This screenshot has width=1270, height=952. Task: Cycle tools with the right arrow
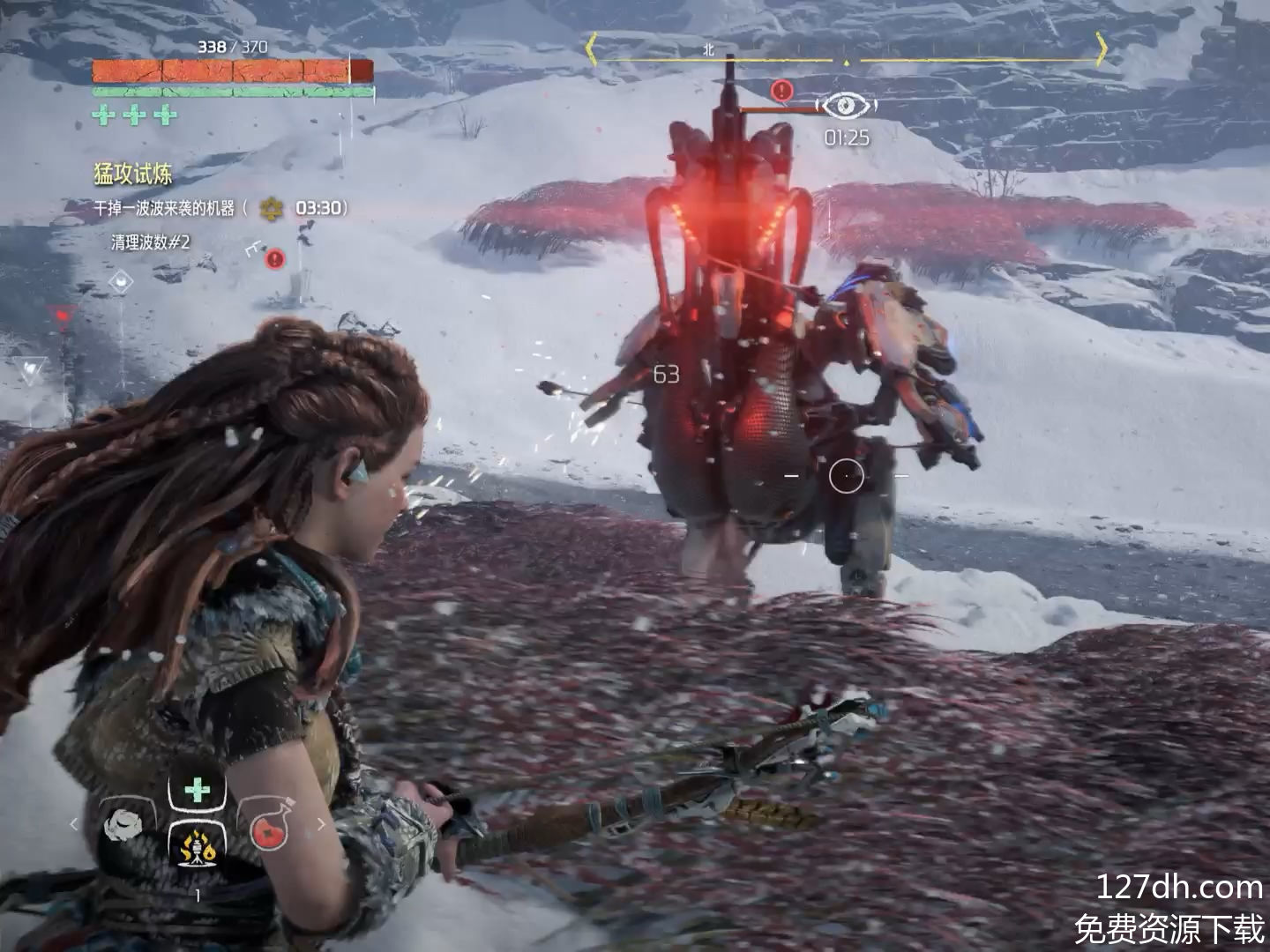point(320,825)
